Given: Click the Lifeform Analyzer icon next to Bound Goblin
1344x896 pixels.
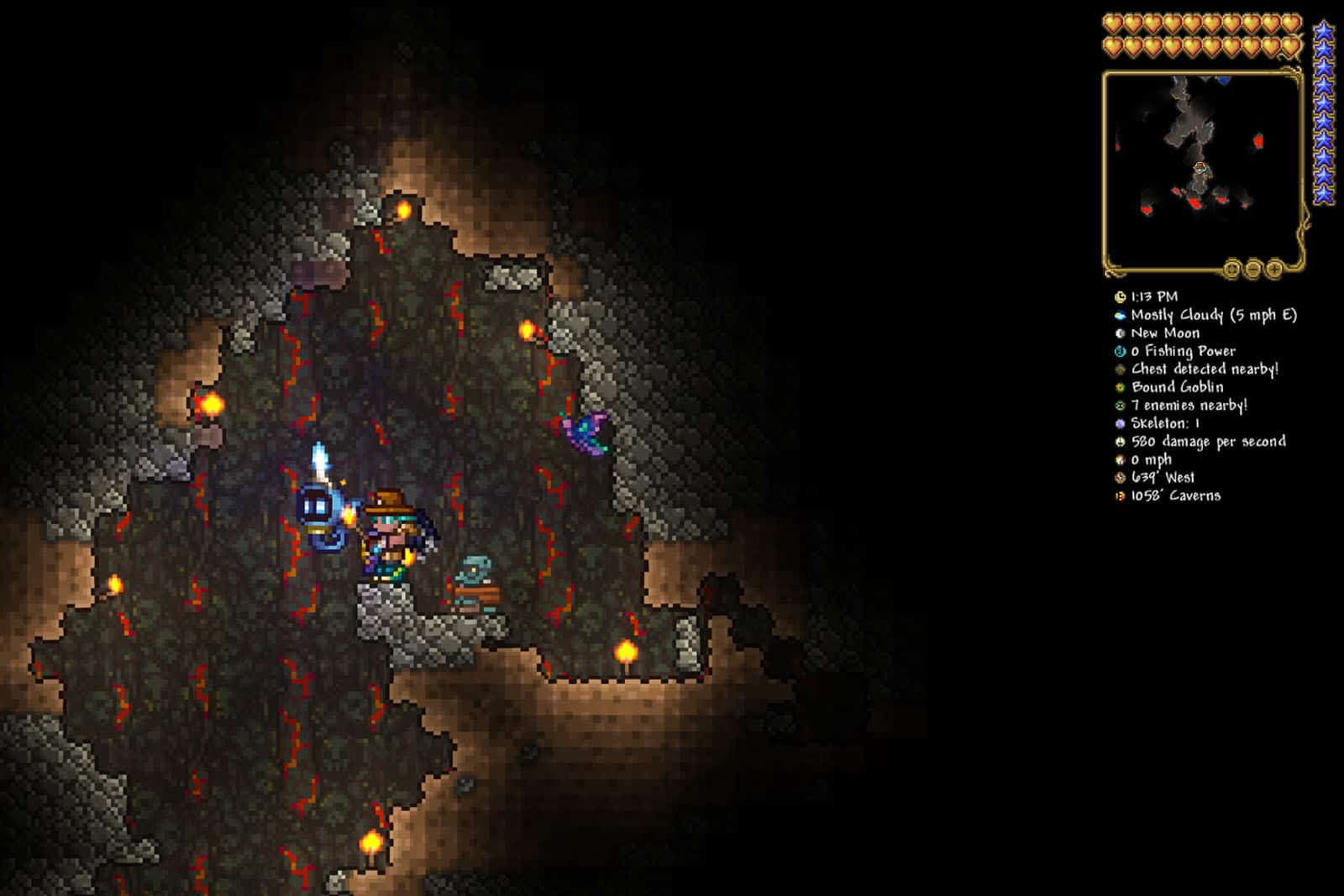Looking at the screenshot, I should coord(1120,388).
